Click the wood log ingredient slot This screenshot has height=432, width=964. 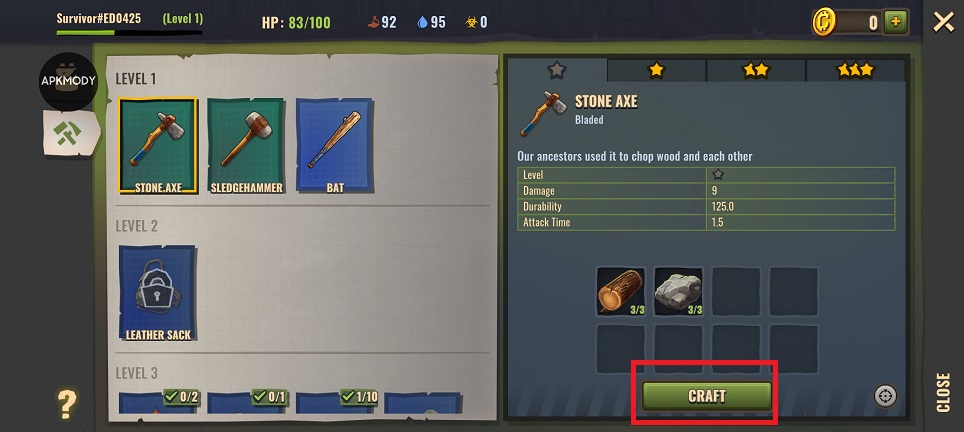[621, 291]
